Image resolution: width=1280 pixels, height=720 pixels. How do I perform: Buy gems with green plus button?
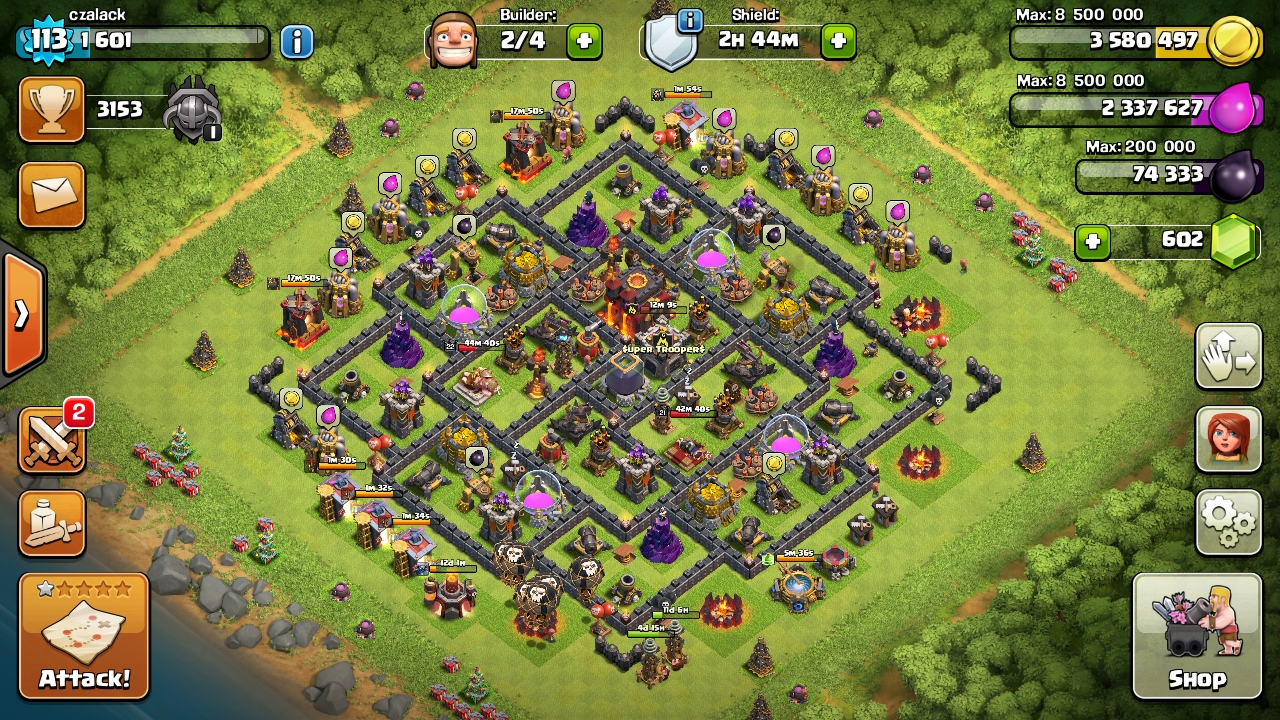[x=1093, y=242]
